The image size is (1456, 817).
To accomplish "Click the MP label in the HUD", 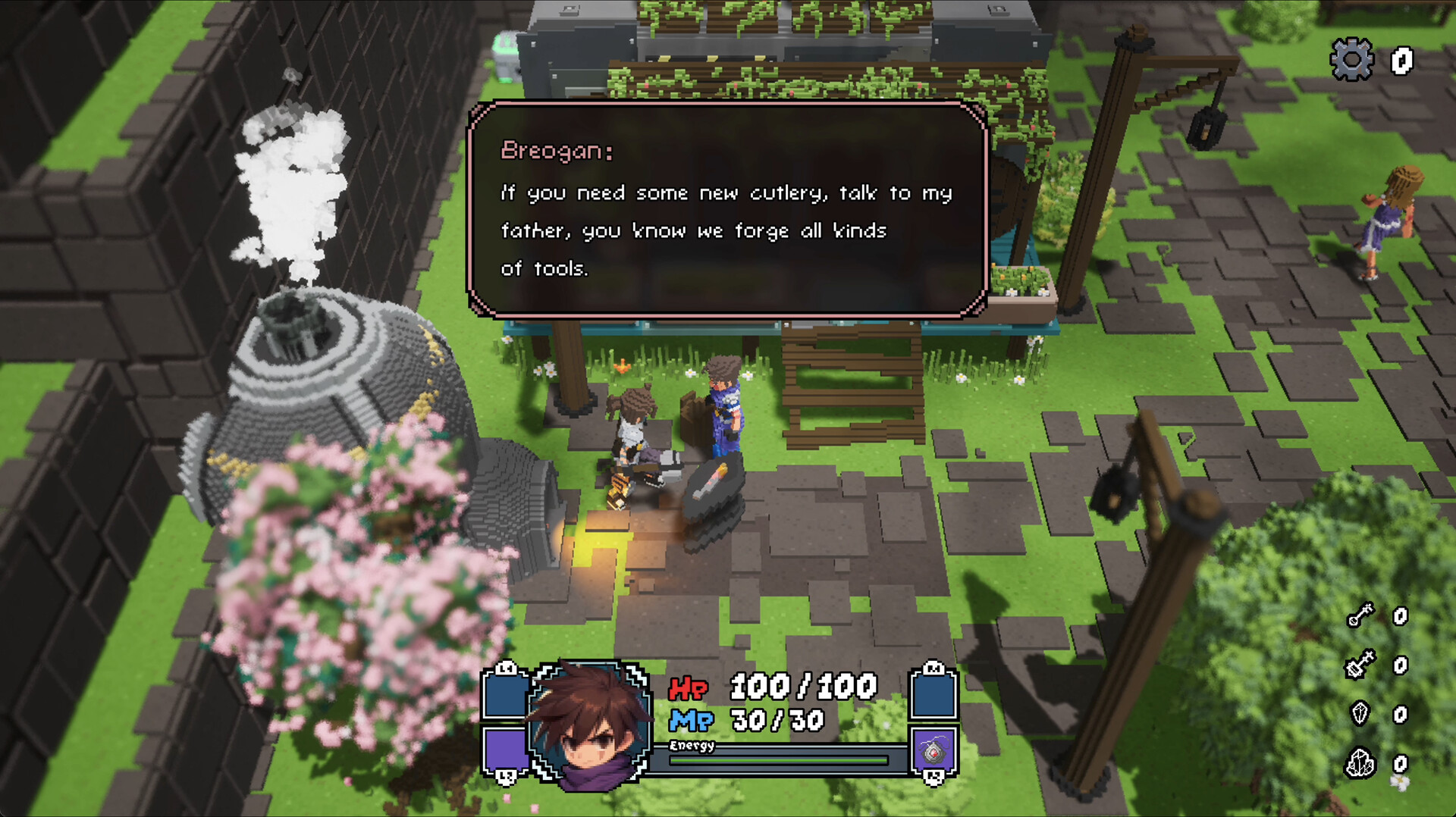I will pyautogui.click(x=692, y=722).
